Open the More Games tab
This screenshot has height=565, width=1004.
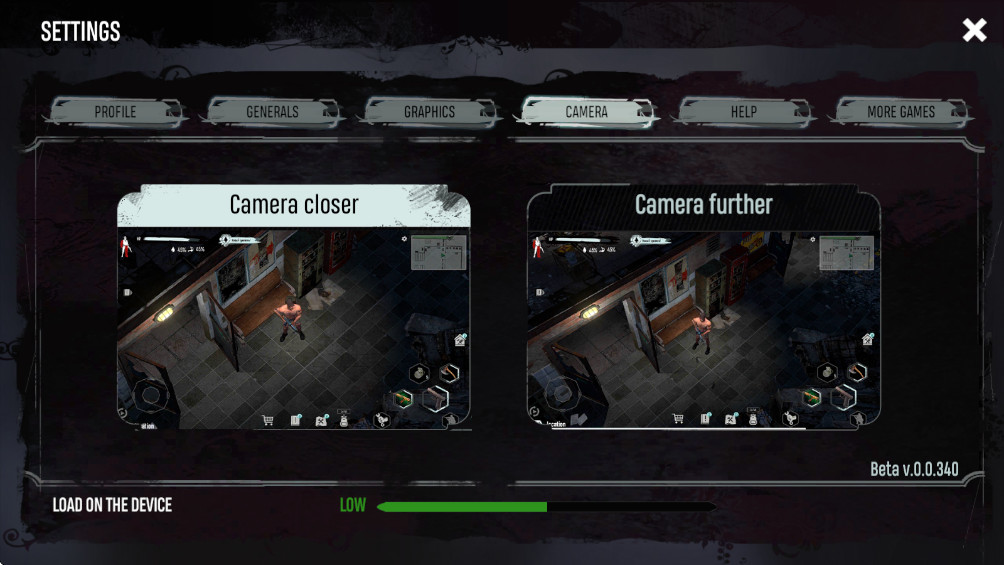[900, 112]
